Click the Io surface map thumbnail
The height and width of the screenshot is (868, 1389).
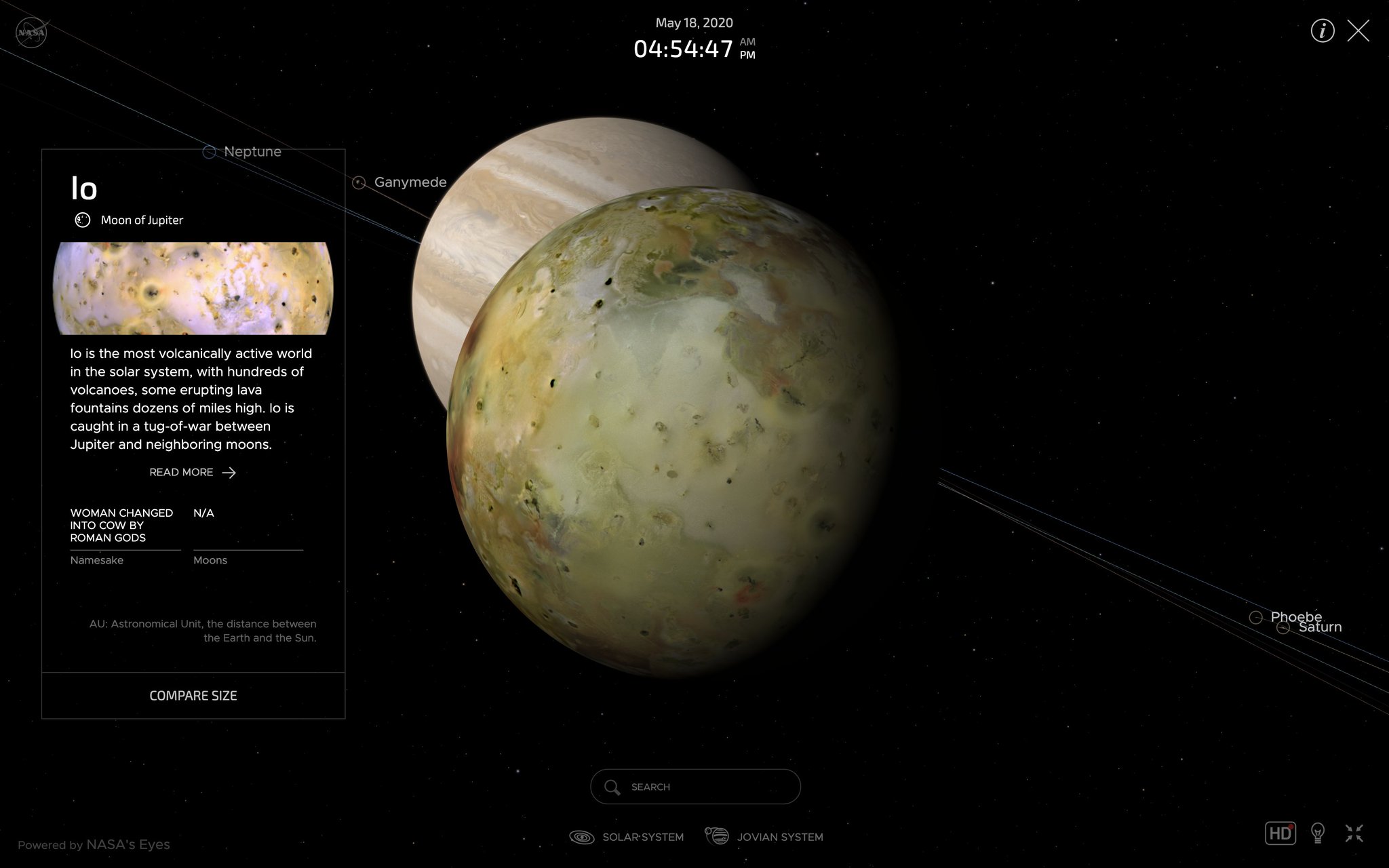coord(193,288)
